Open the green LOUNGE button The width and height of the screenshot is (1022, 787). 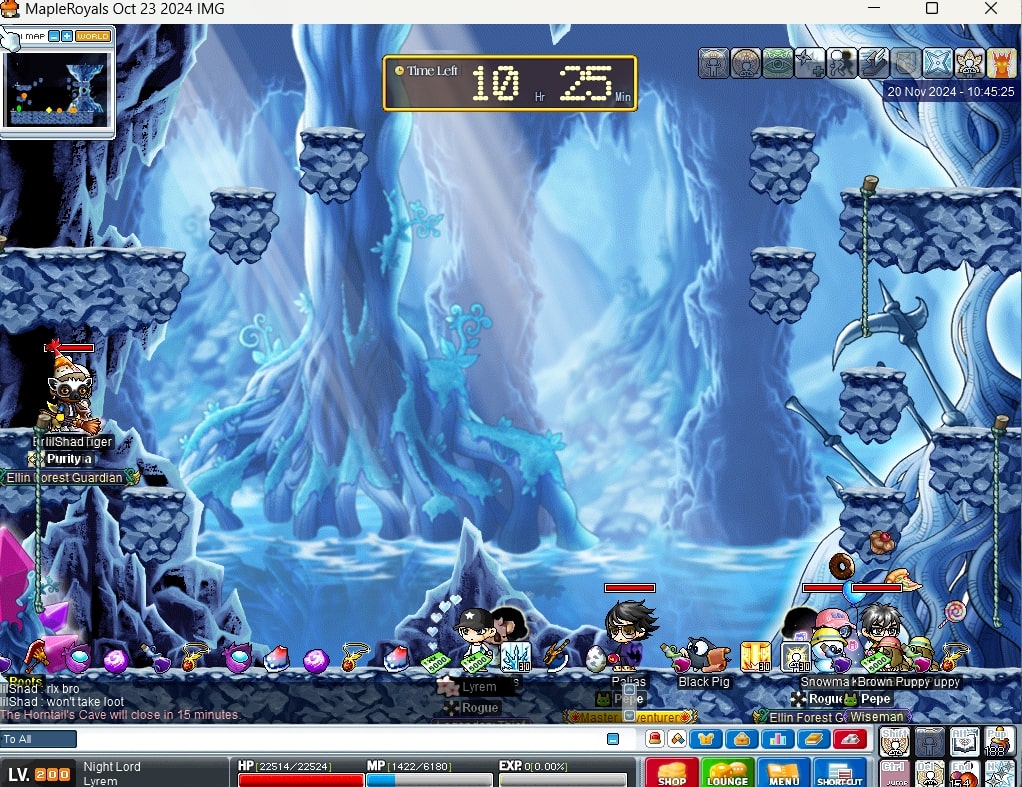point(727,772)
